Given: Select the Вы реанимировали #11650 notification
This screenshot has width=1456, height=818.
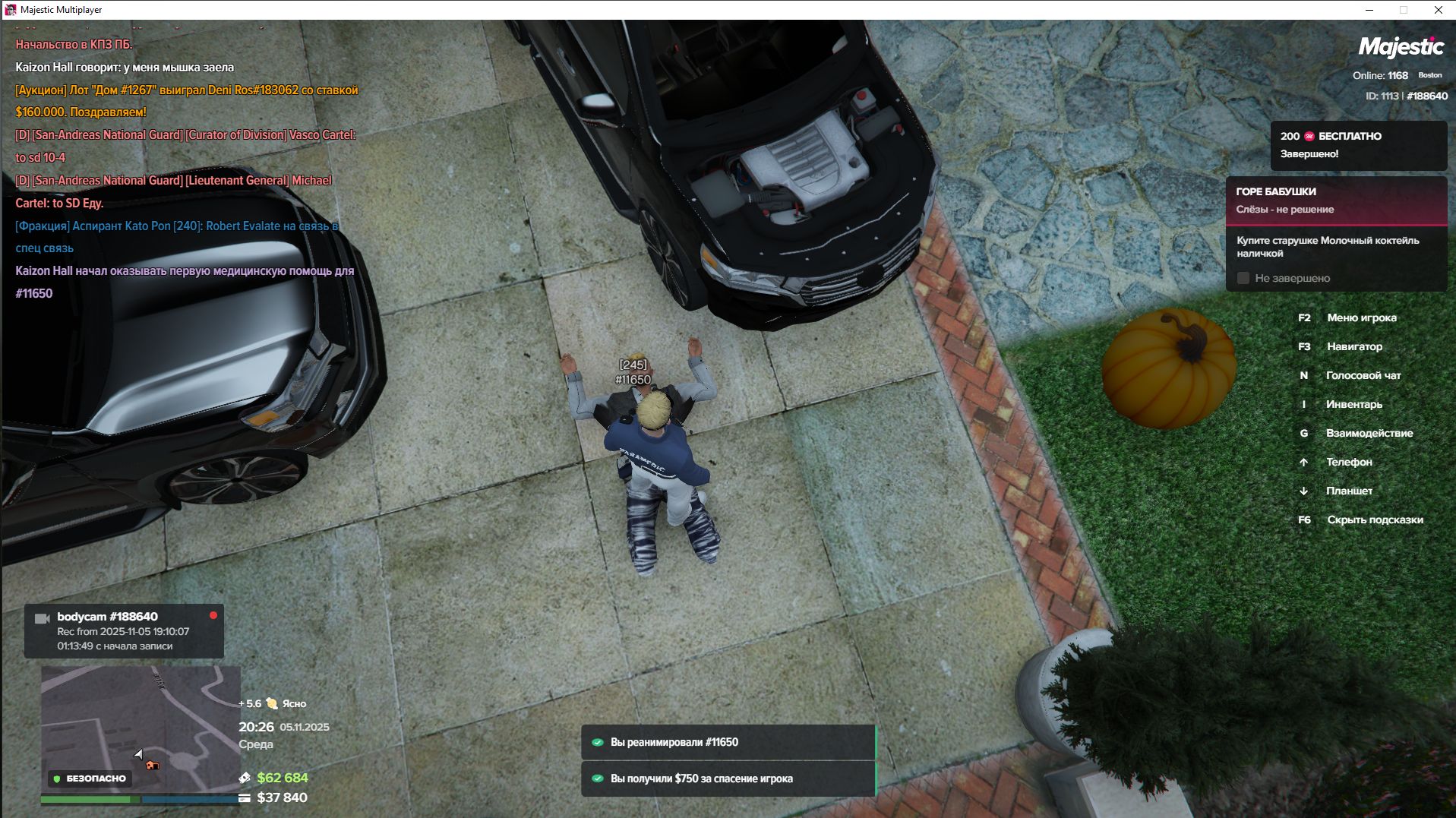Looking at the screenshot, I should [728, 742].
